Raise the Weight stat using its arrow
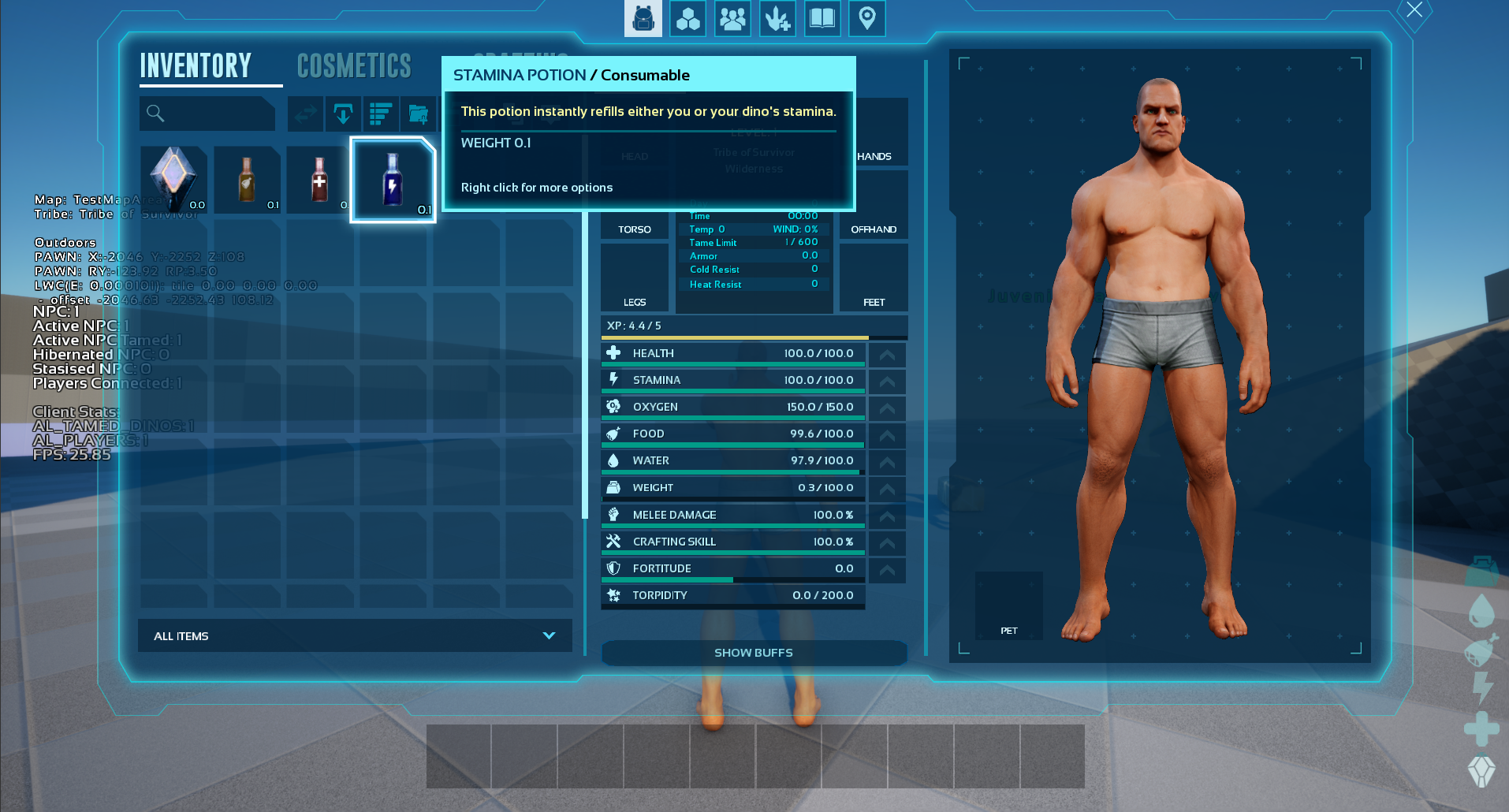The width and height of the screenshot is (1509, 812). (x=887, y=489)
